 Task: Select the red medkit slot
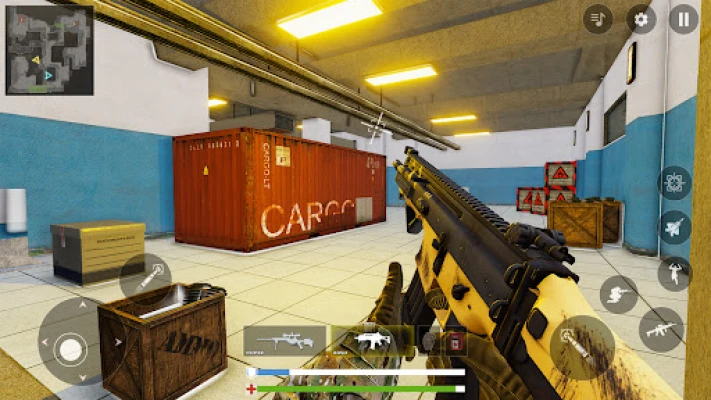[x=455, y=341]
